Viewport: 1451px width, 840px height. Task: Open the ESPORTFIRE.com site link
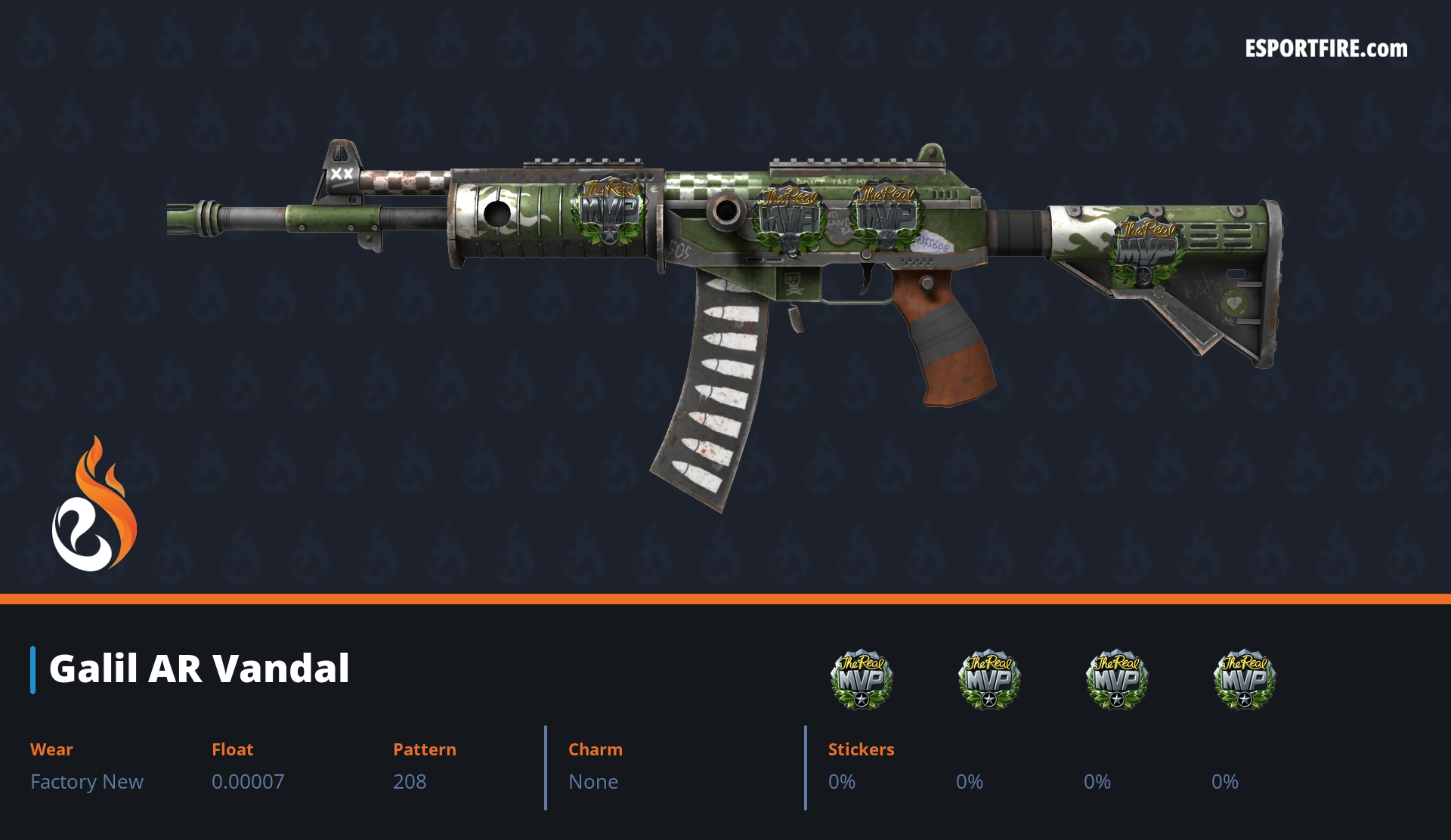[1326, 49]
